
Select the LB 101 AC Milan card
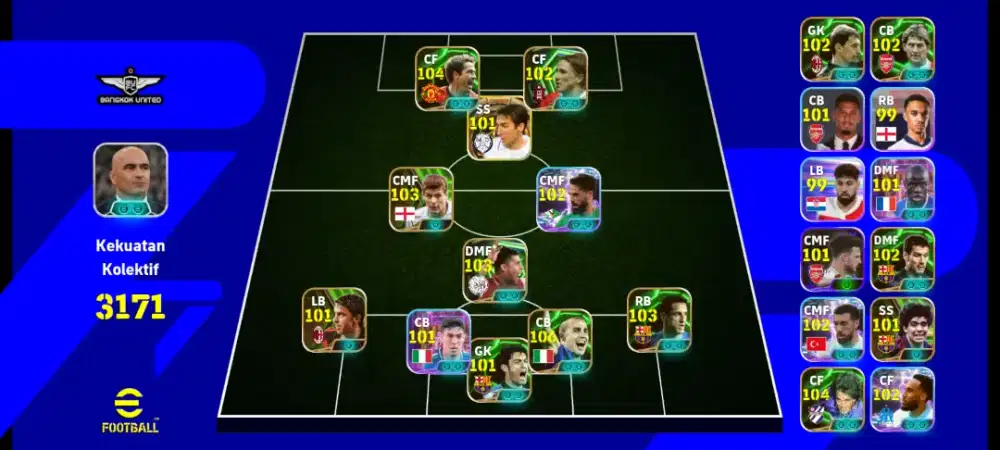(334, 320)
